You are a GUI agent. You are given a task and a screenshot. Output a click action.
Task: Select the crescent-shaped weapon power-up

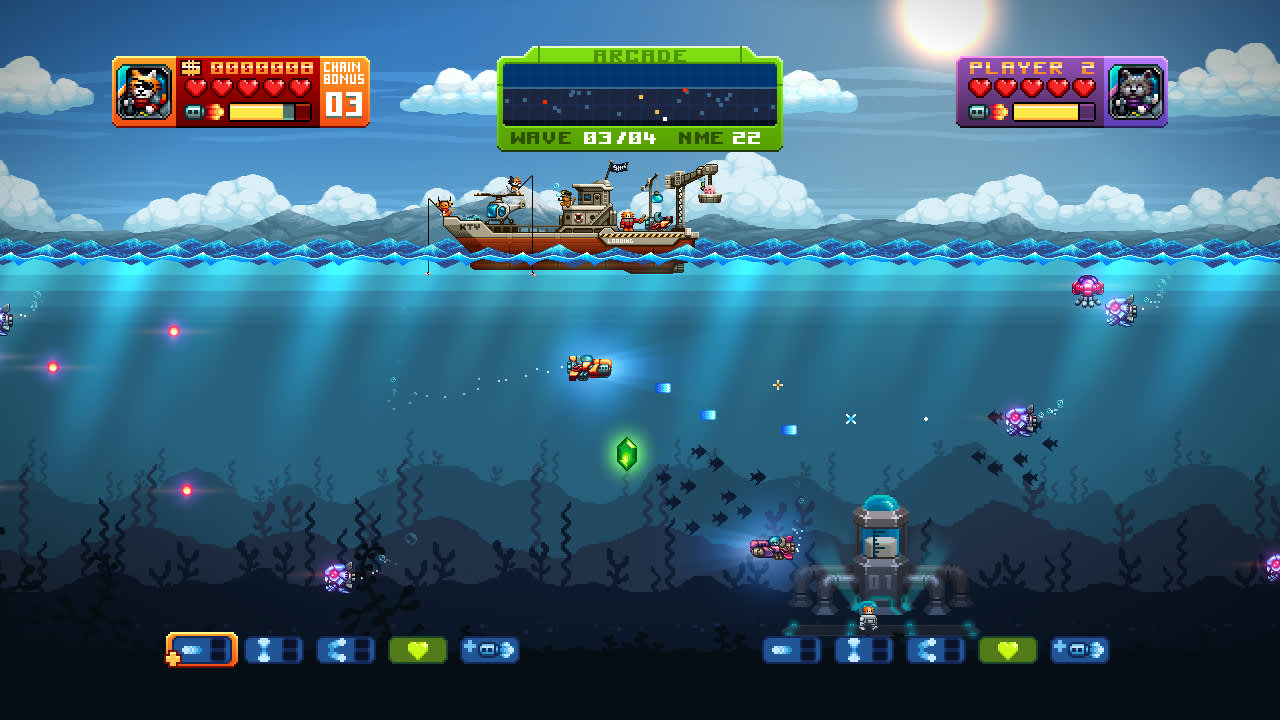(x=345, y=649)
